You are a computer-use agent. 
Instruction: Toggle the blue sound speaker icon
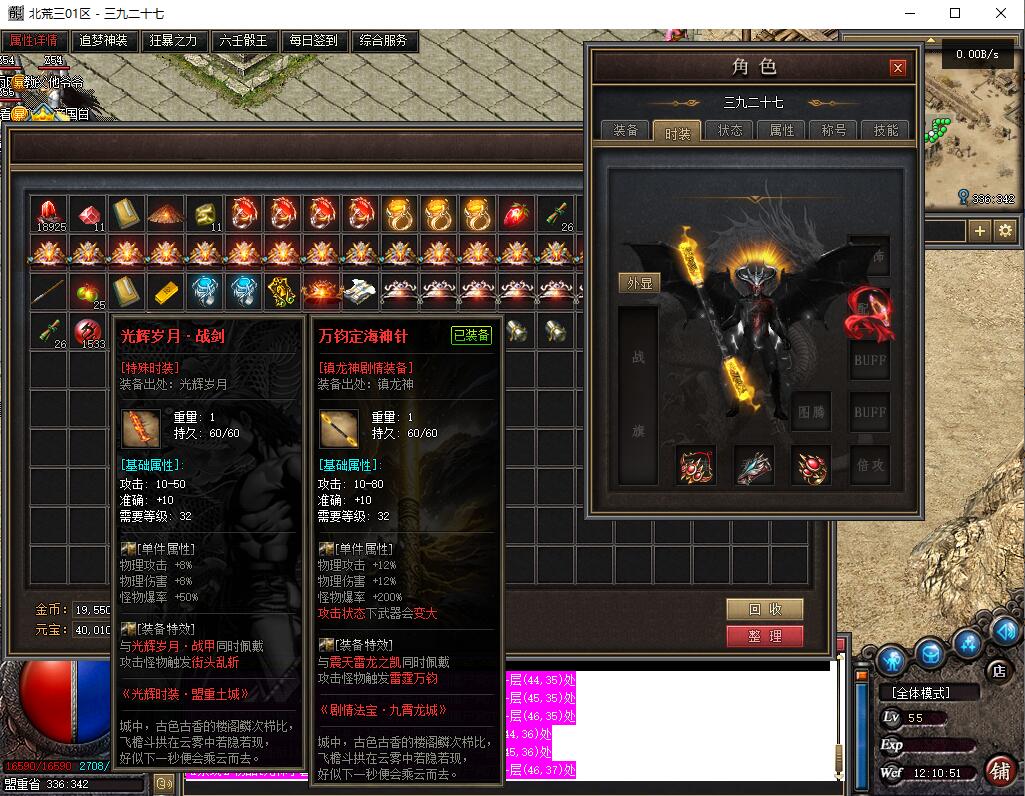[1003, 634]
